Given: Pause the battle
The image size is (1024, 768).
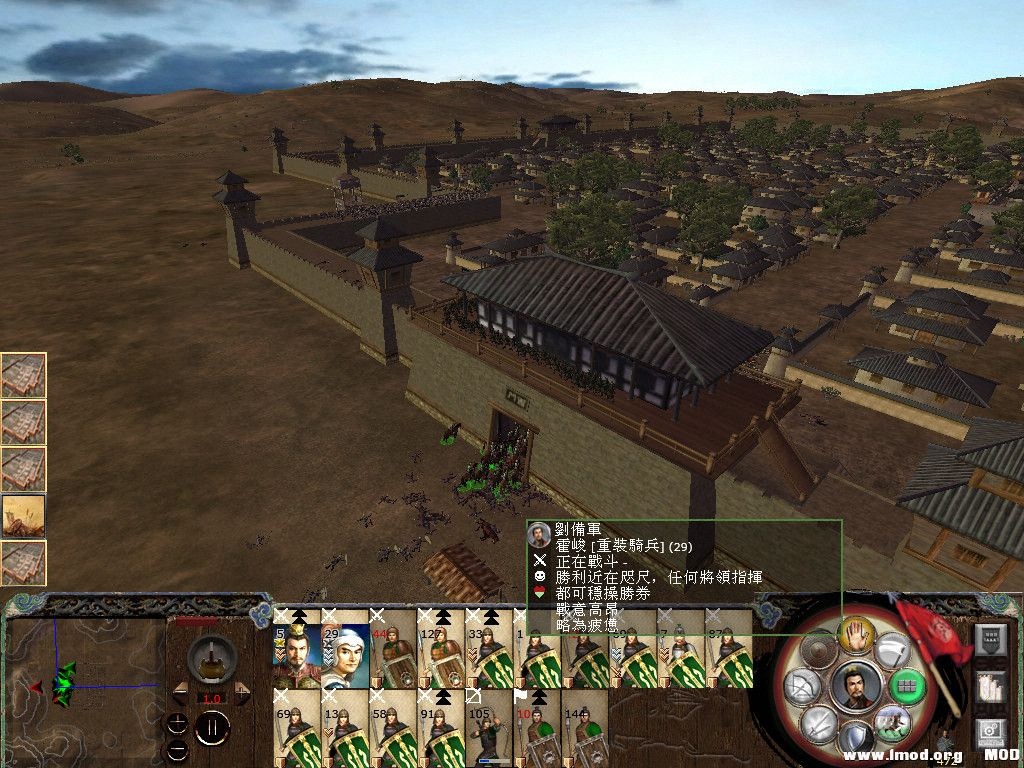Looking at the screenshot, I should 211,728.
